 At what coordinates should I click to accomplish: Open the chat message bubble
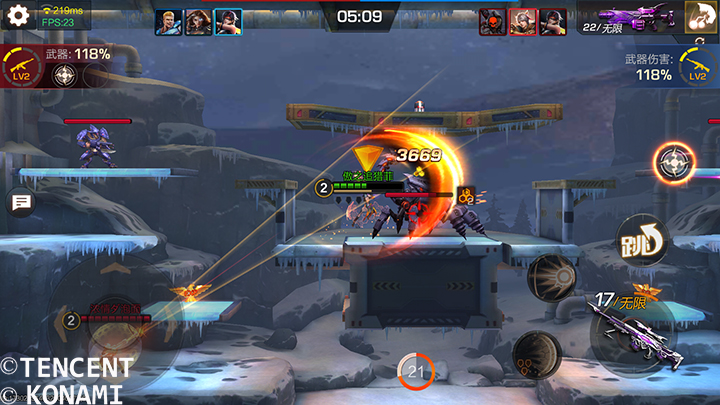point(20,203)
